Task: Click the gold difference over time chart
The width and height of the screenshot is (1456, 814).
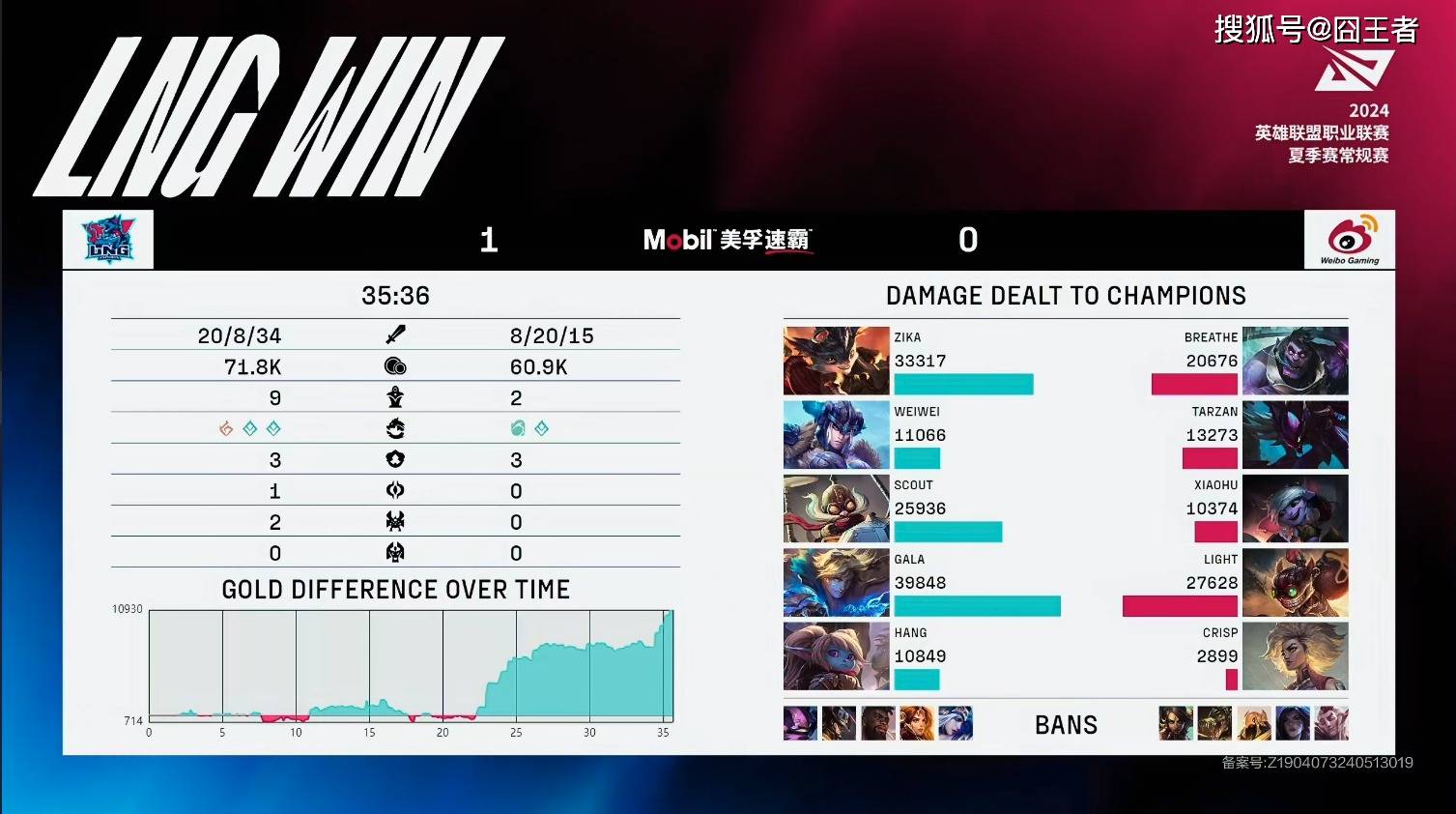Action: click(x=411, y=667)
